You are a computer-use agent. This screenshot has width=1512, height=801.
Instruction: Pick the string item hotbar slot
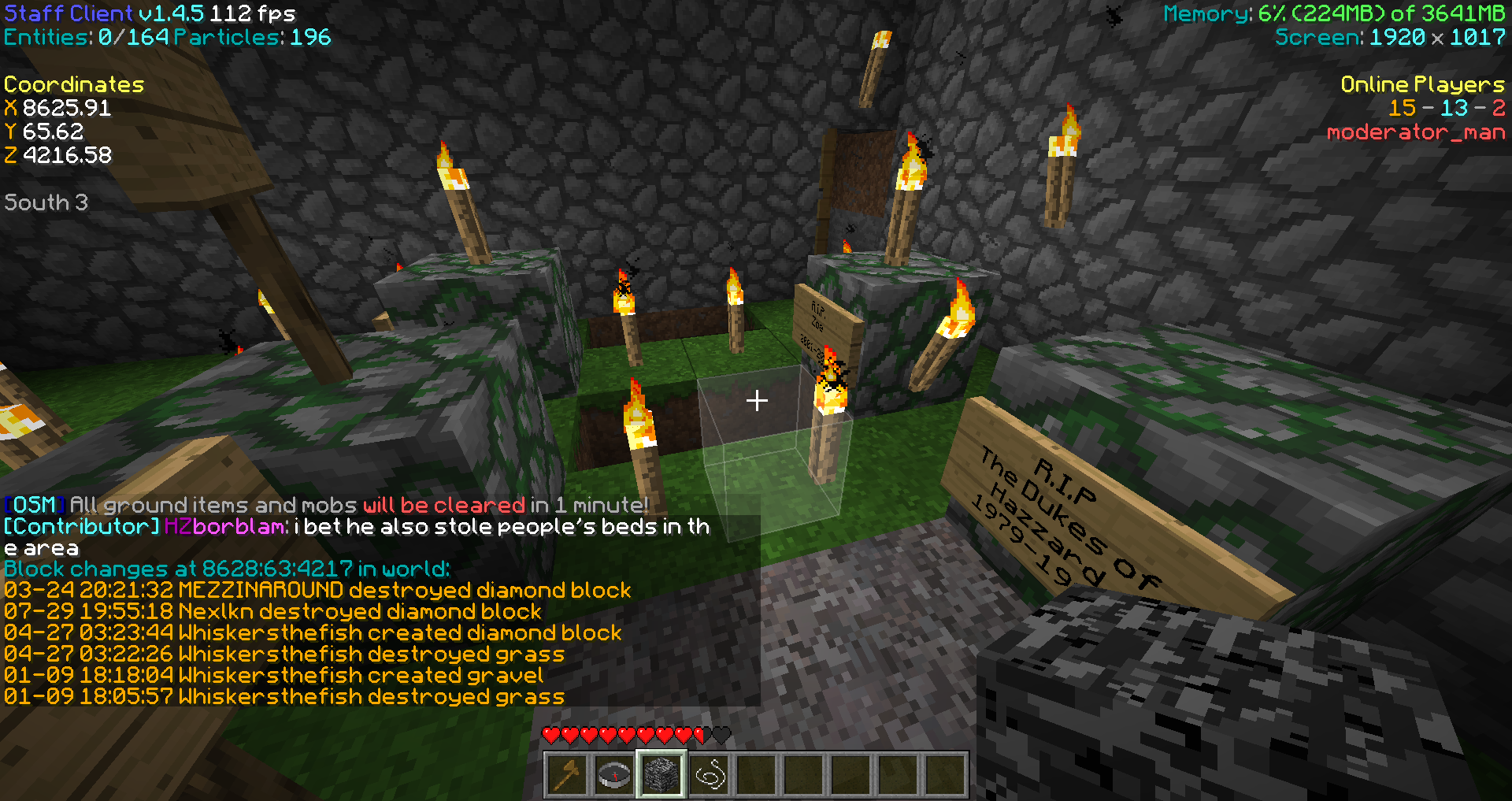[709, 775]
